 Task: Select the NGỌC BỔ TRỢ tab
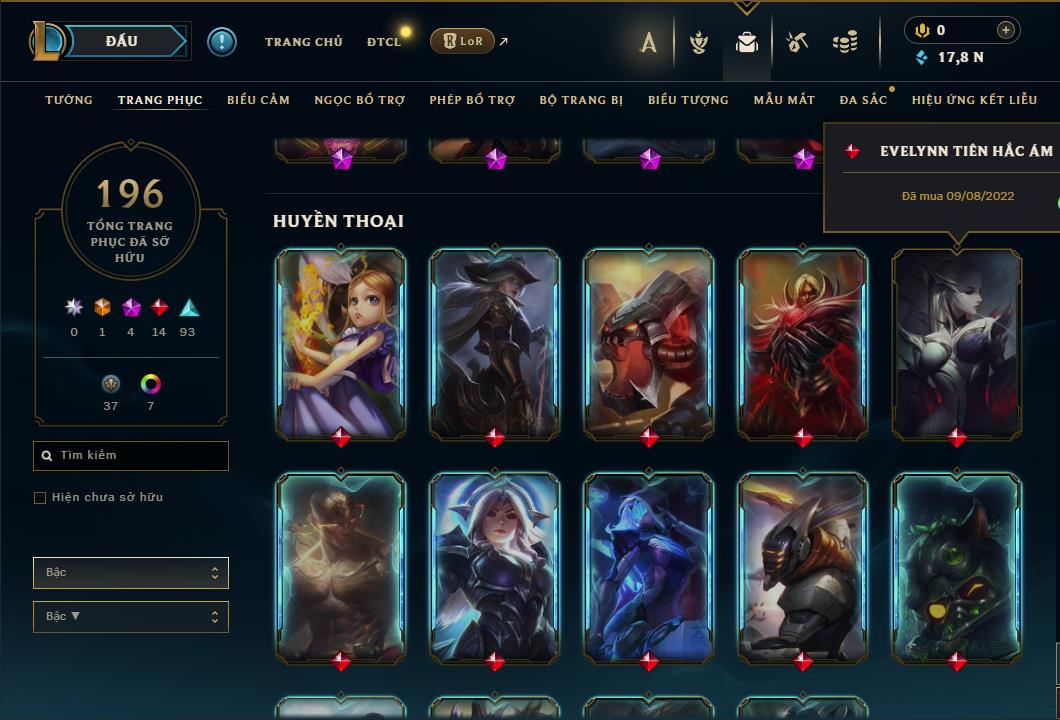coord(359,100)
